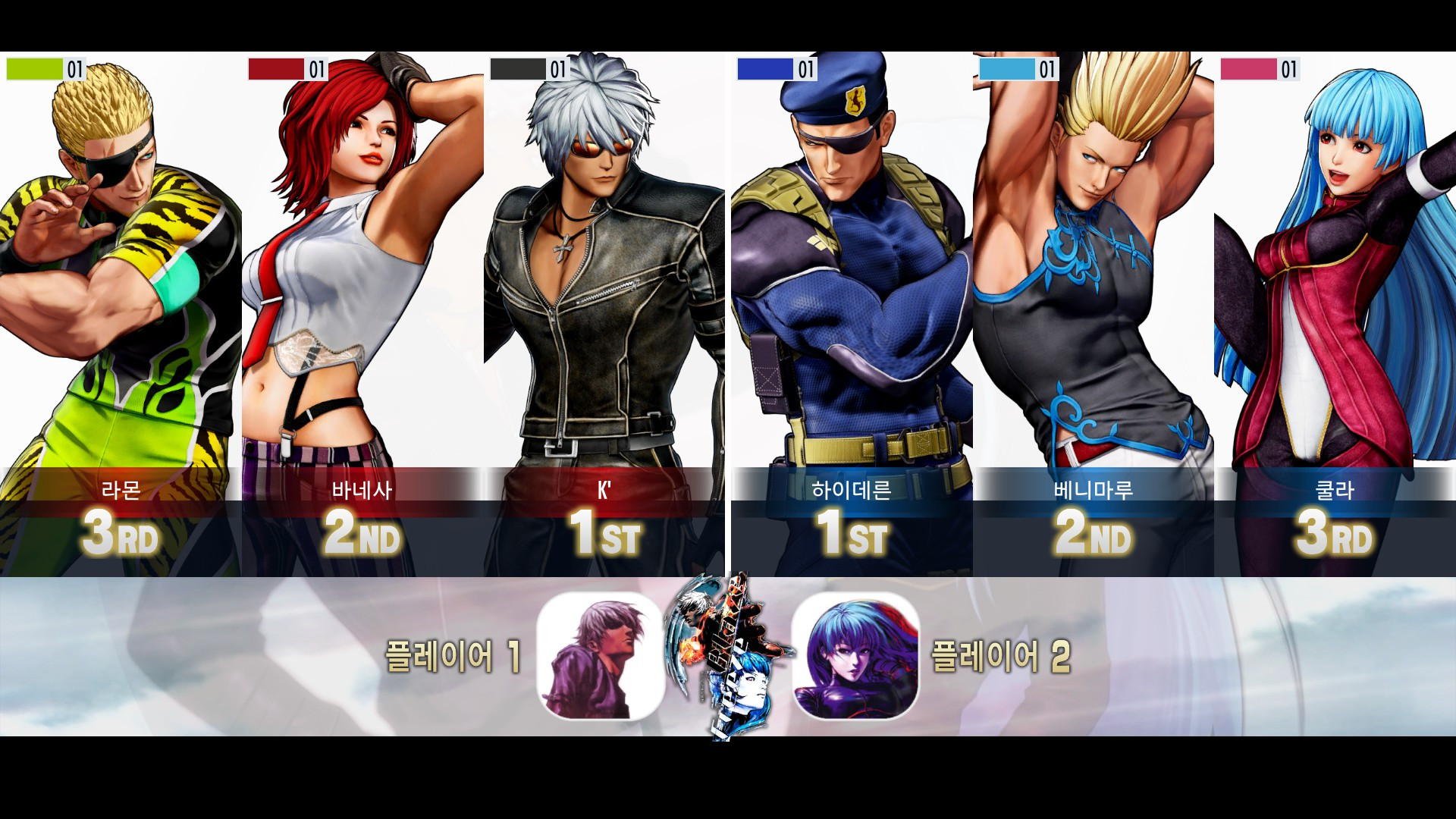This screenshot has height=819, width=1456.
Task: Select Ramon's (라몬) character portrait
Action: coord(121,265)
